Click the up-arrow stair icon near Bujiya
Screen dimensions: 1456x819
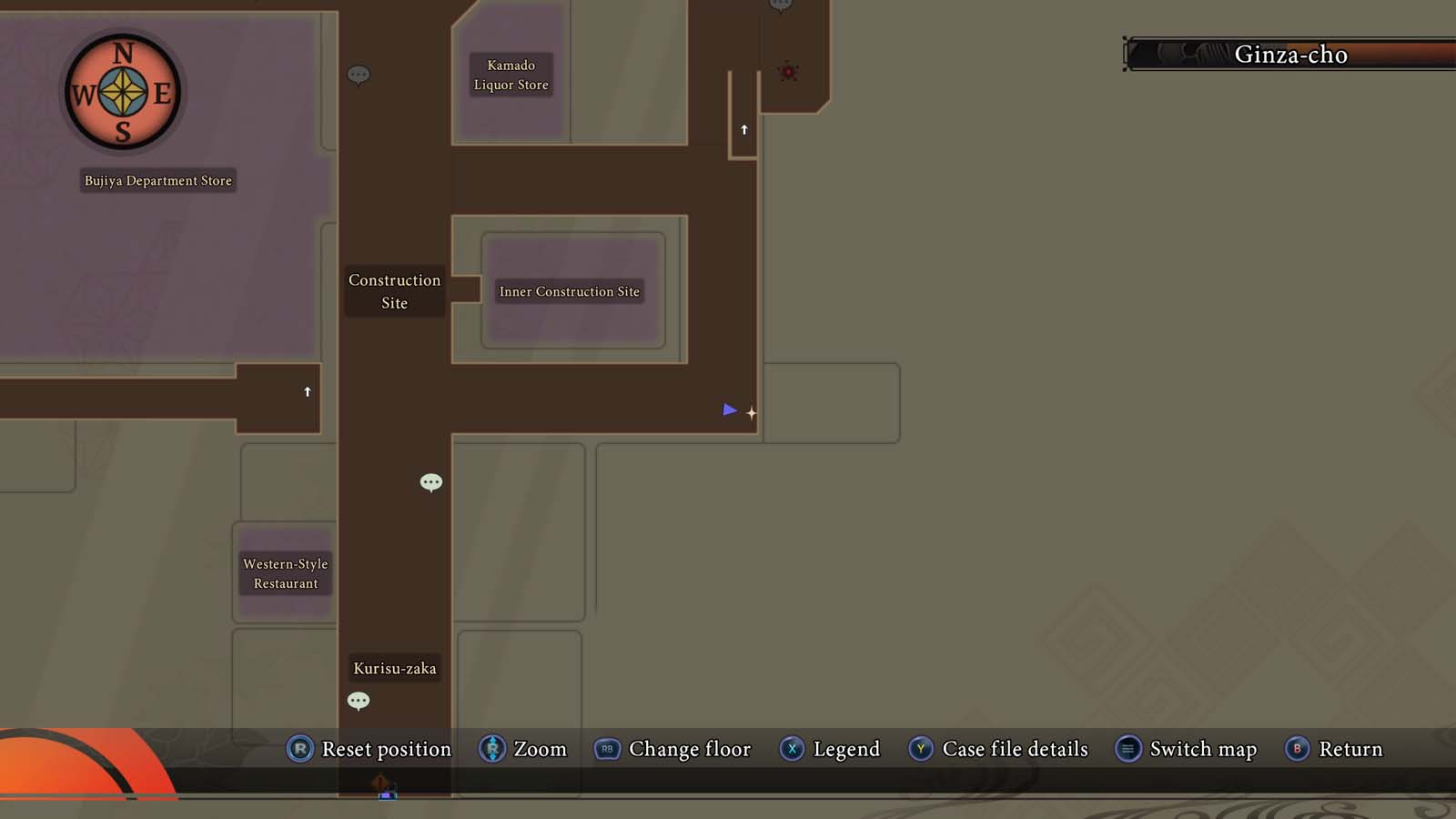[x=306, y=391]
